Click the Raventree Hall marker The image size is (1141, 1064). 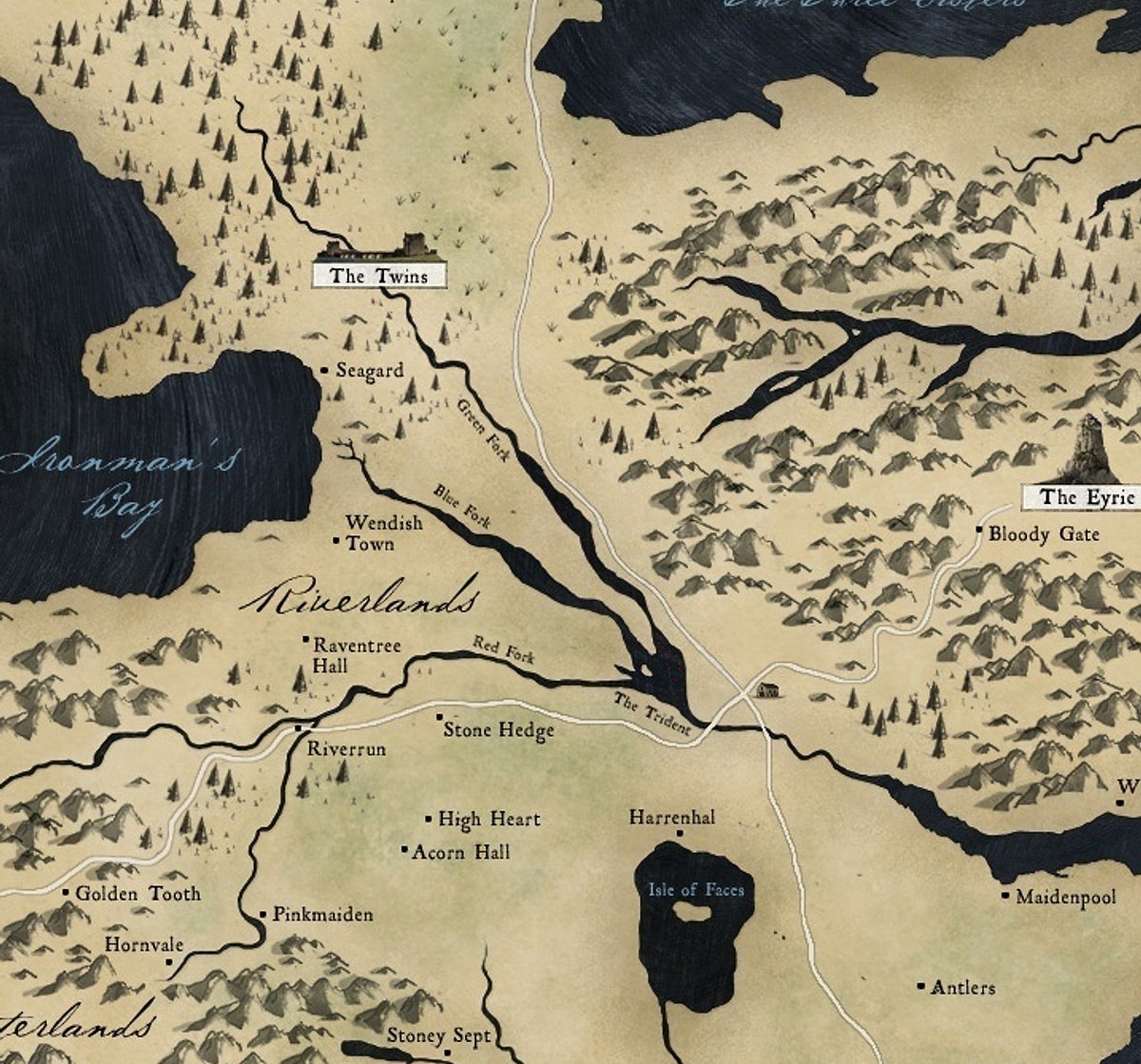tap(305, 639)
